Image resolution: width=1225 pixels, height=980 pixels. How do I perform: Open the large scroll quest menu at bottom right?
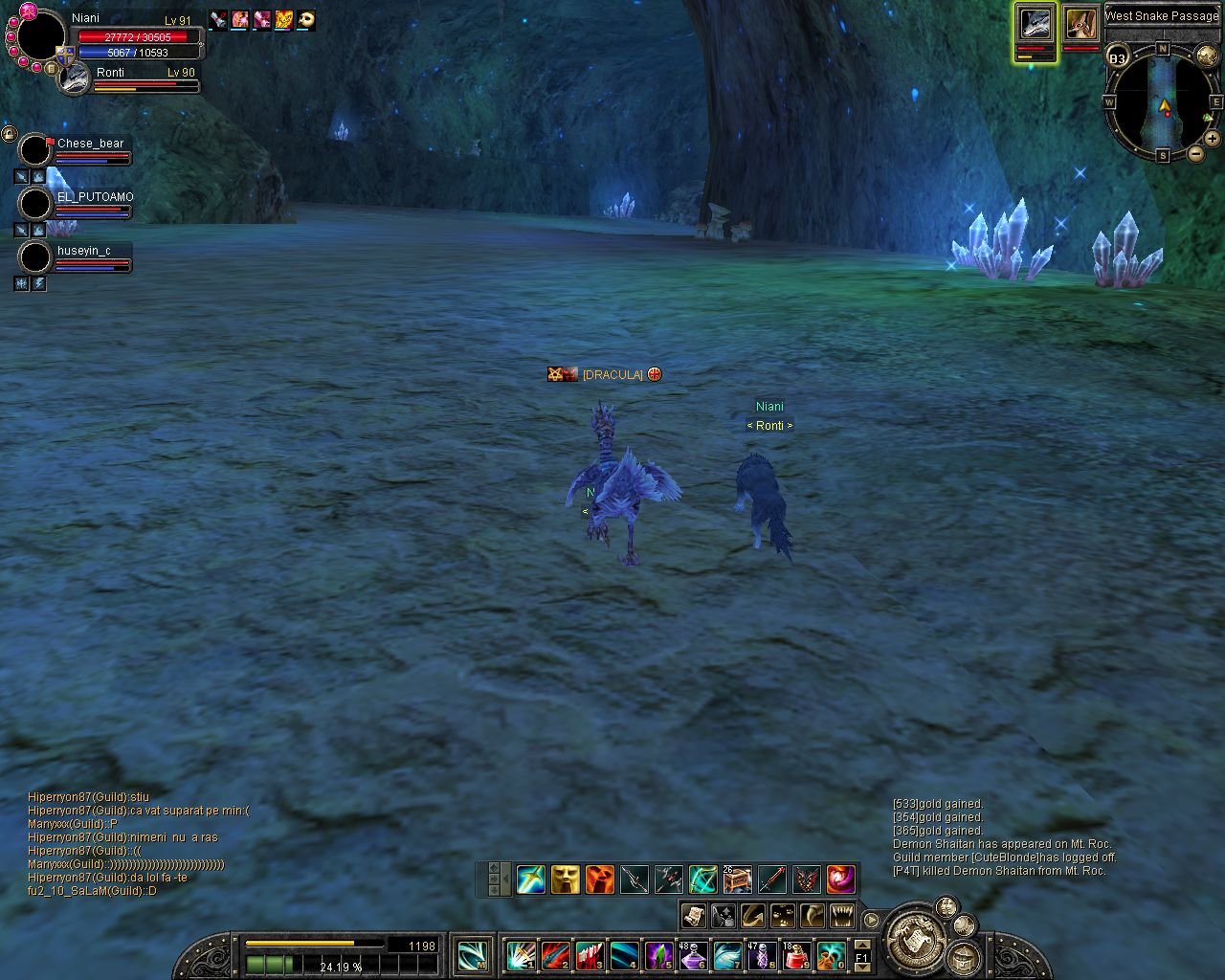coord(916,943)
